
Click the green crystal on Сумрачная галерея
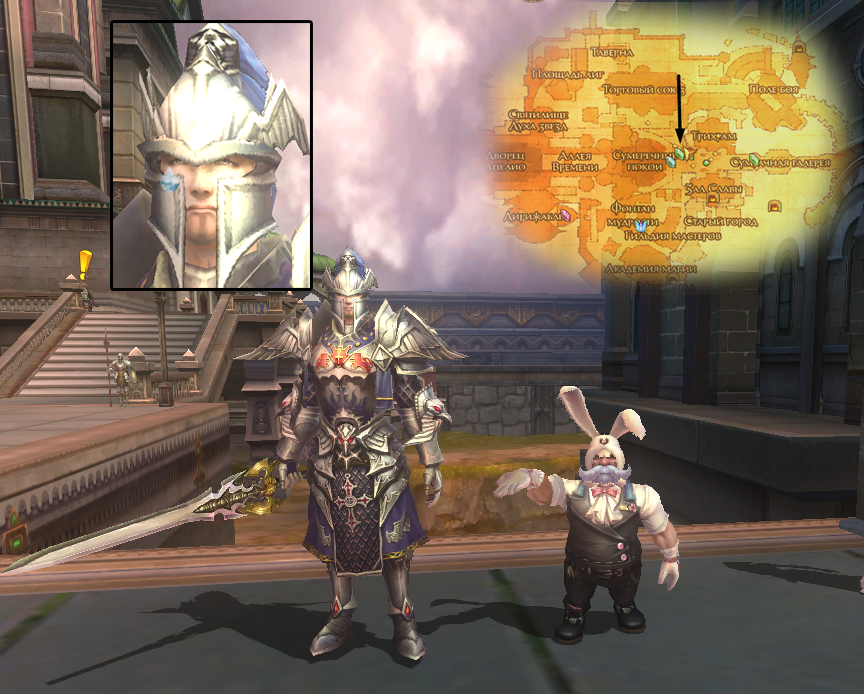754,160
